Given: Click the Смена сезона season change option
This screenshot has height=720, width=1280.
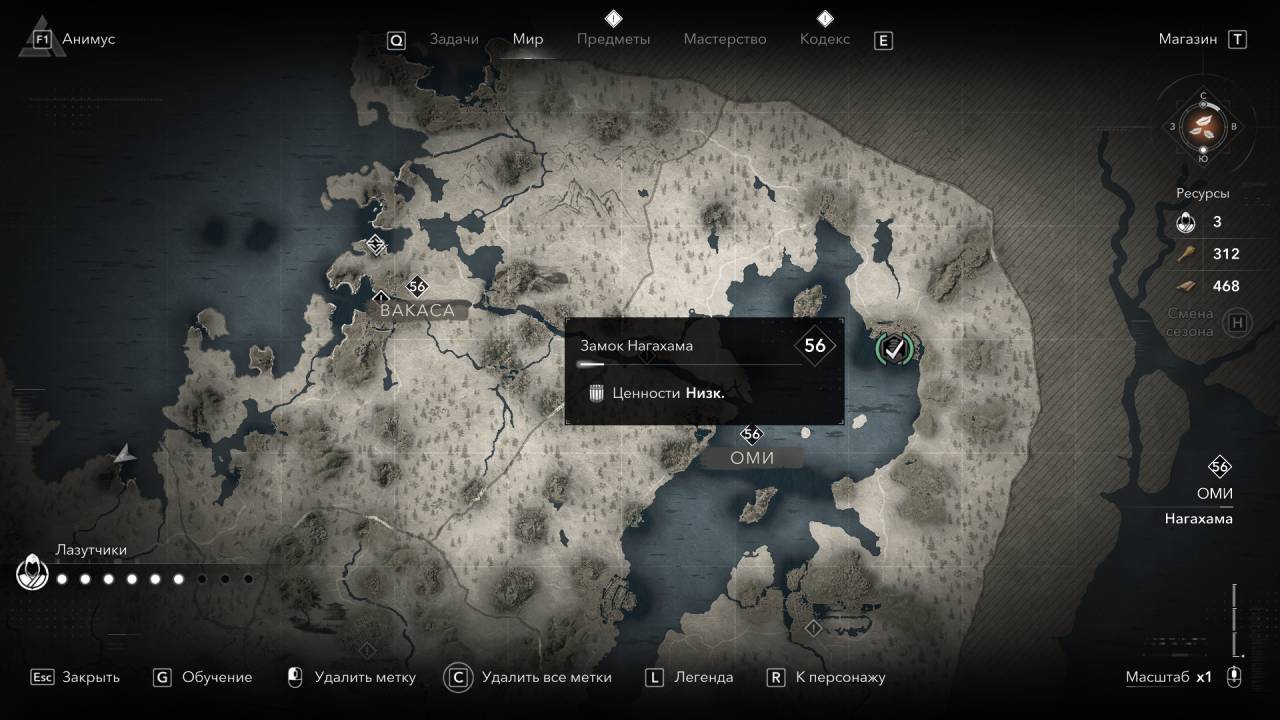Looking at the screenshot, I should click(x=1192, y=323).
